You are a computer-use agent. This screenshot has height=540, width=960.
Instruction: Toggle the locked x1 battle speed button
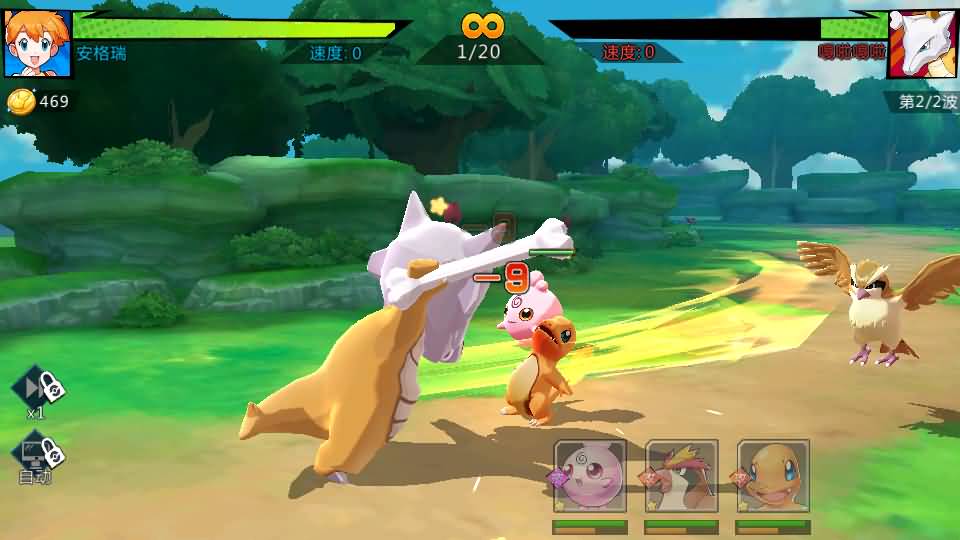click(38, 389)
